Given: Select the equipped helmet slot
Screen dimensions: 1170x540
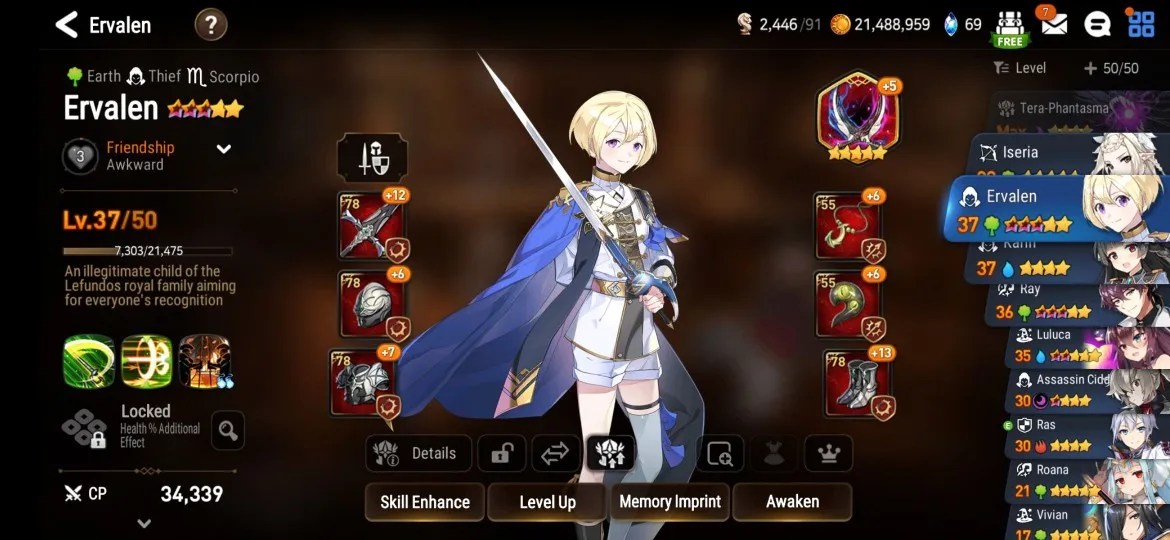Looking at the screenshot, I should (371, 304).
